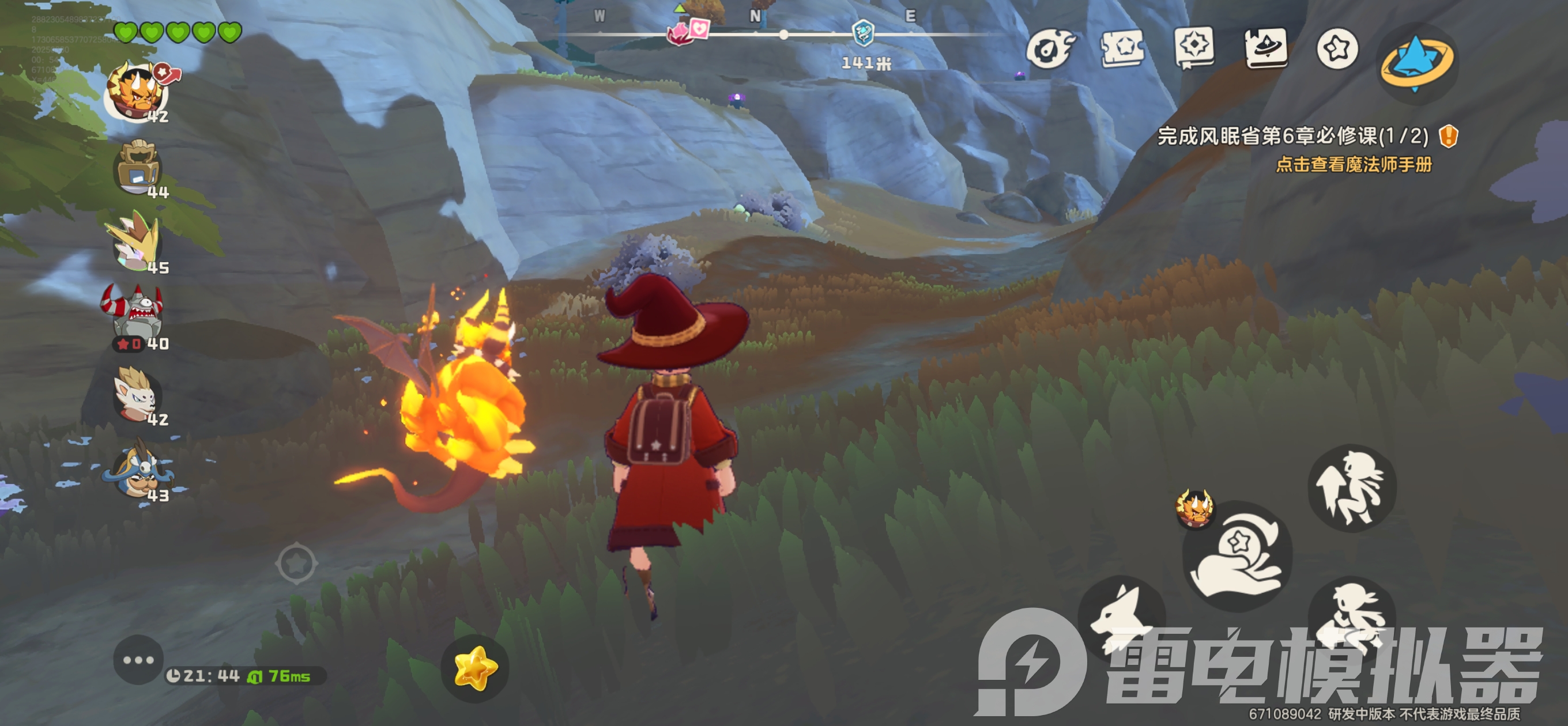1568x726 pixels.
Task: Open the three-dots more options menu
Action: click(138, 660)
